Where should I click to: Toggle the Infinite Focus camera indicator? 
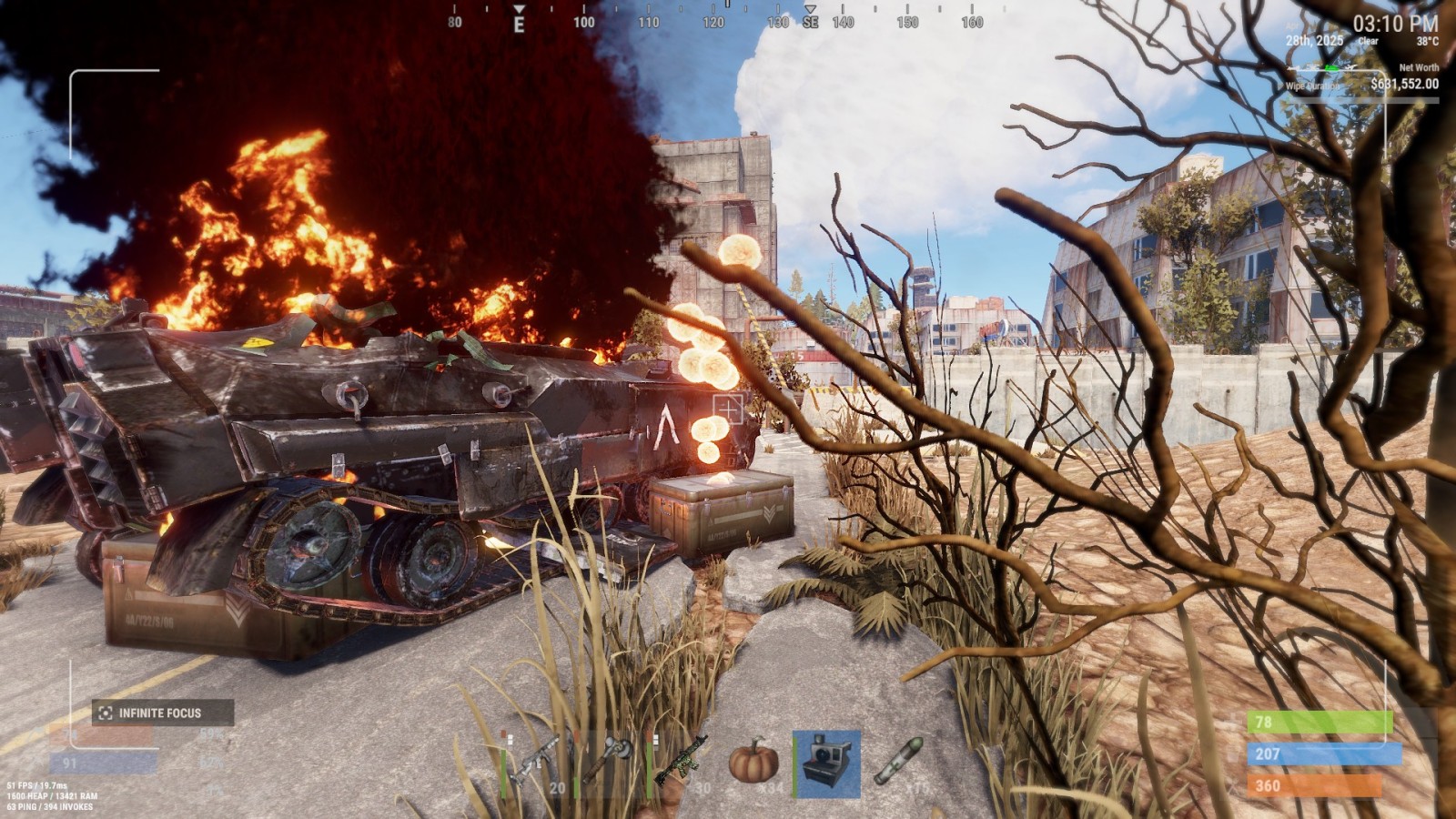pyautogui.click(x=162, y=713)
